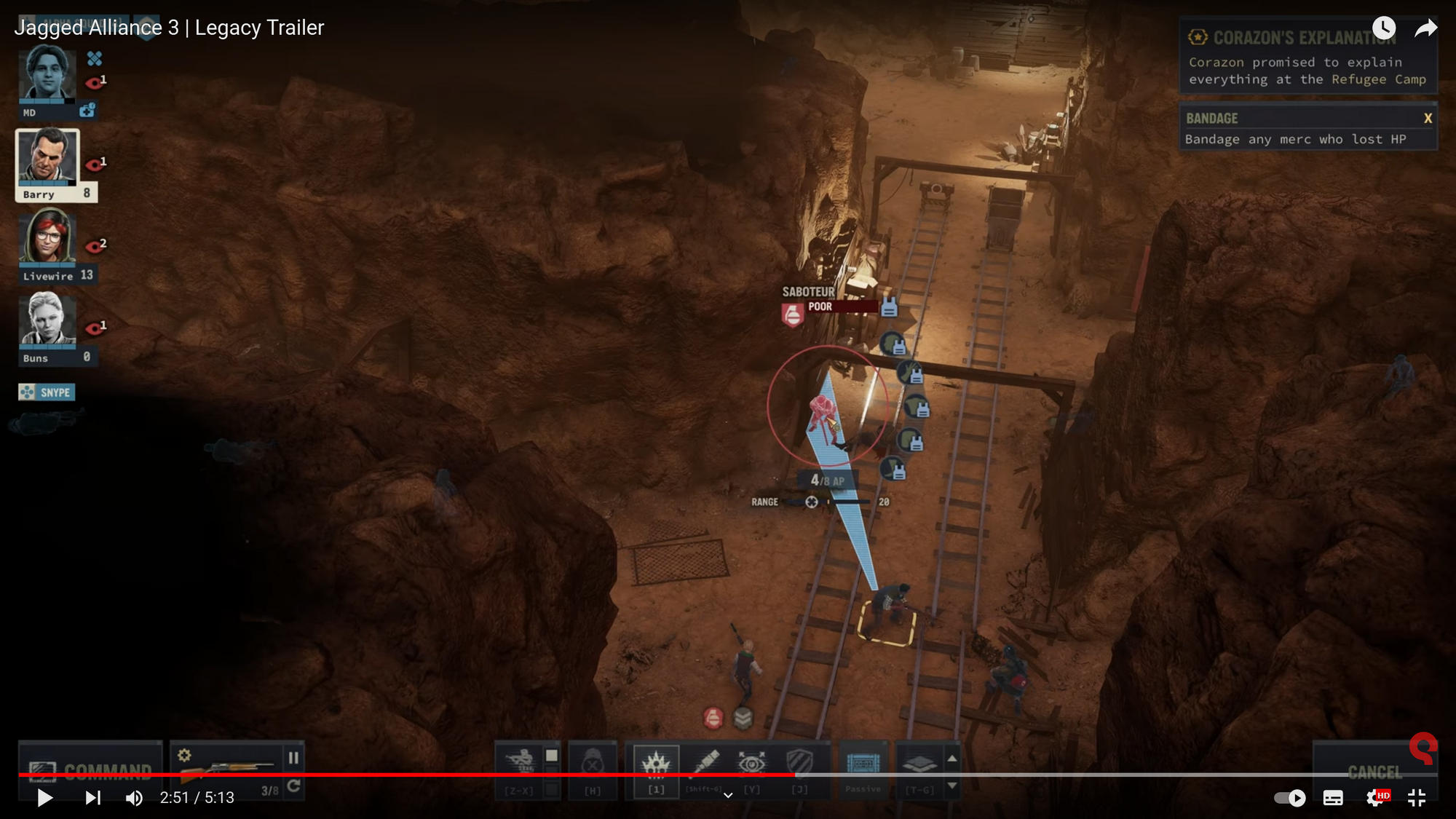Click the stop action X icon [H]

click(593, 763)
